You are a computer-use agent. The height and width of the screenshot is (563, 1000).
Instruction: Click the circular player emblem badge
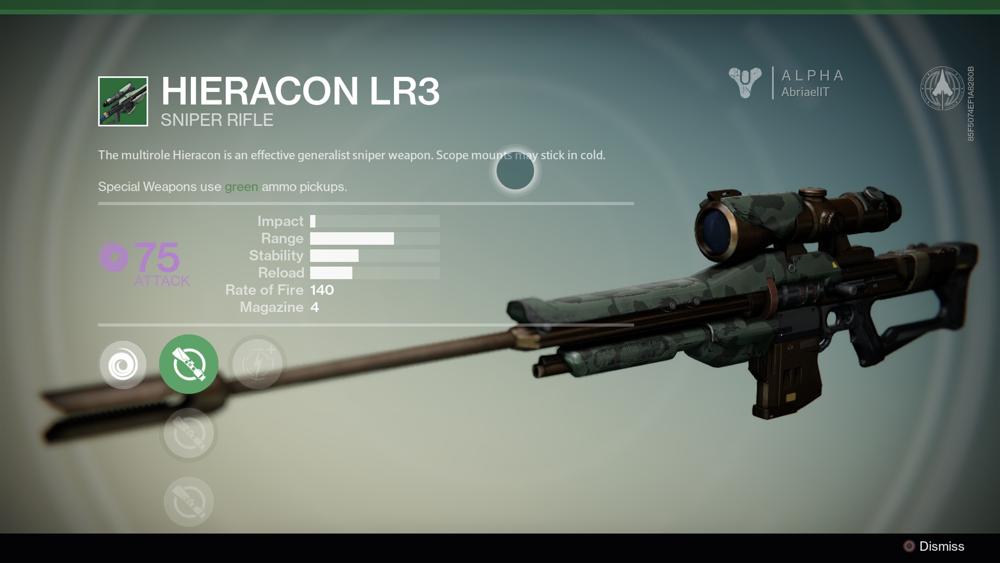click(x=941, y=88)
